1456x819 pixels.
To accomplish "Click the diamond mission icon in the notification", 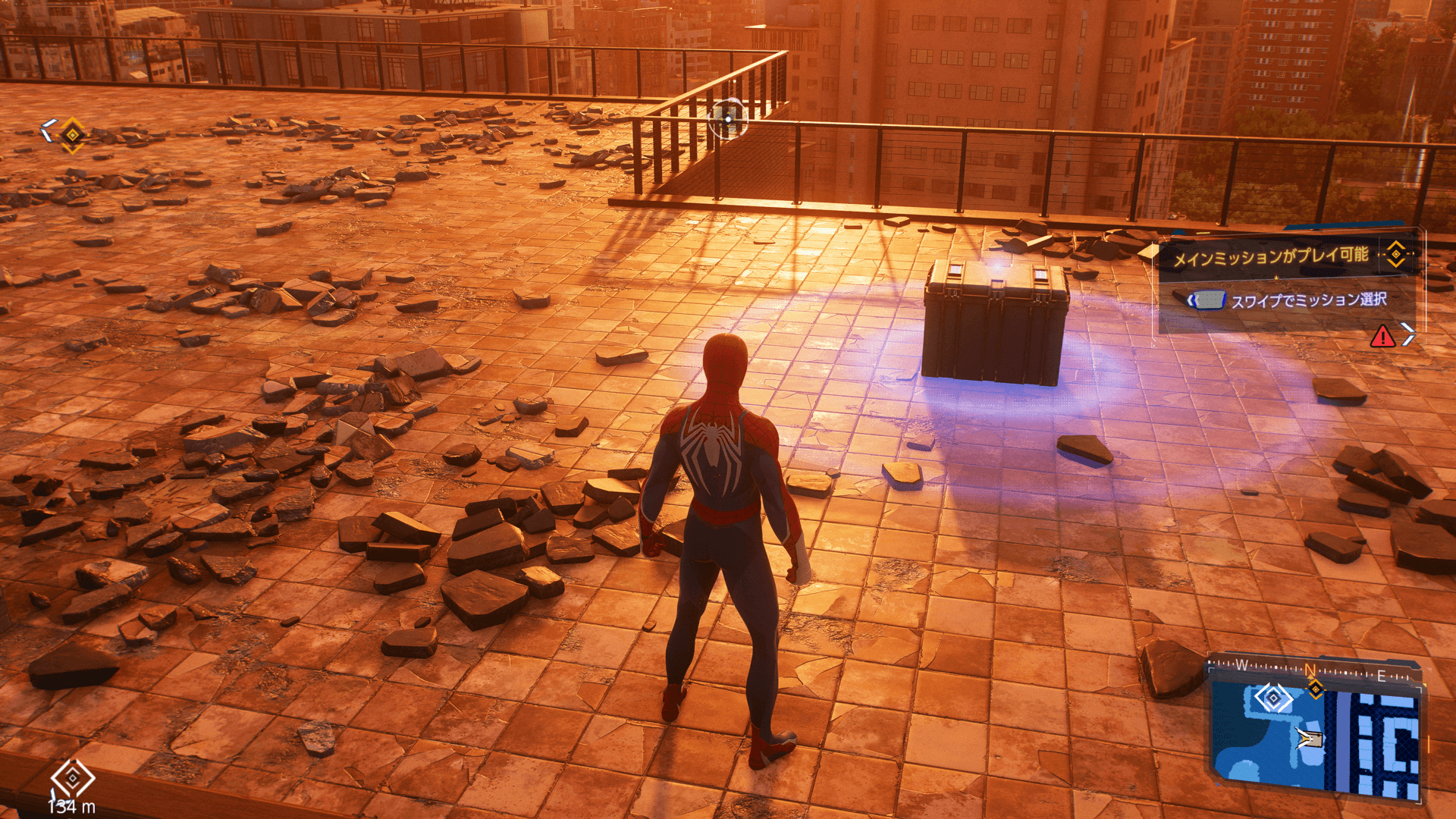I will pos(1395,254).
